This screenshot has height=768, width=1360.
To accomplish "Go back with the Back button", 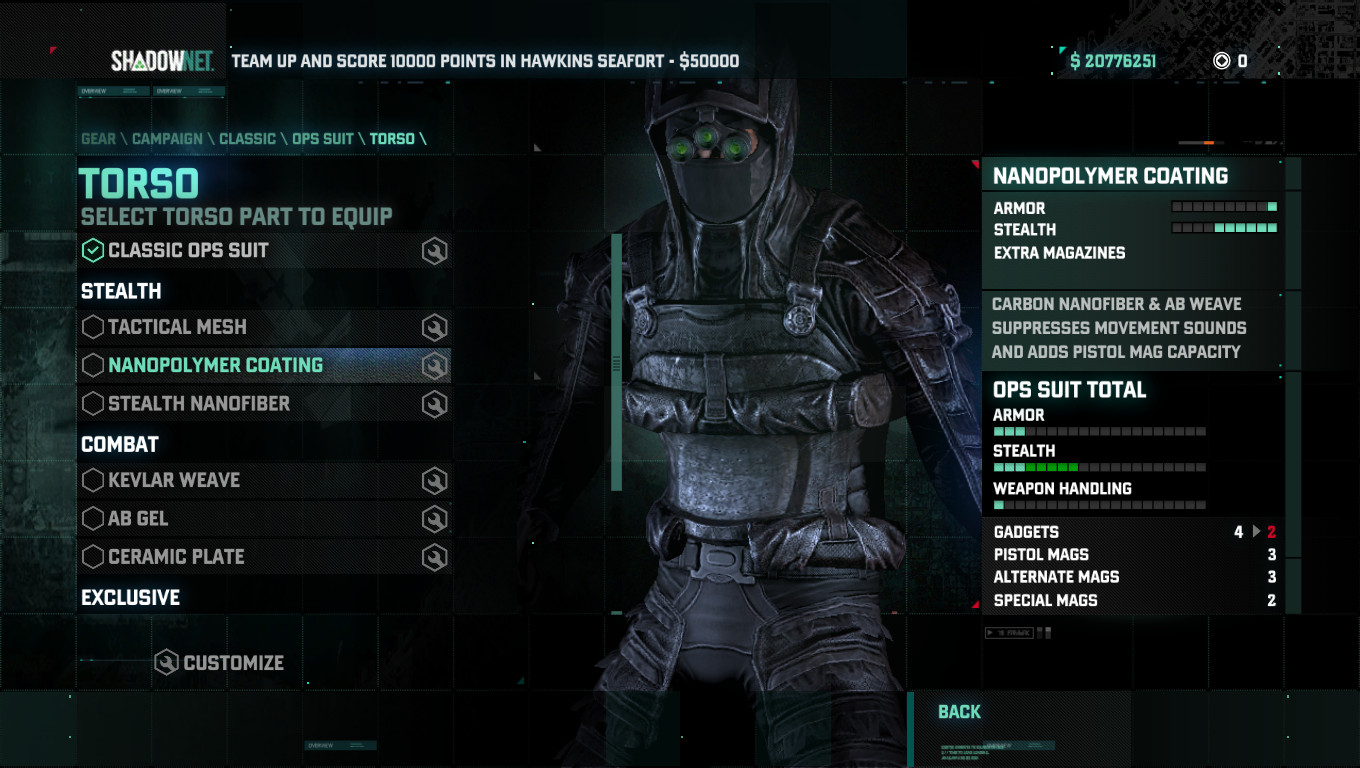I will pos(959,712).
